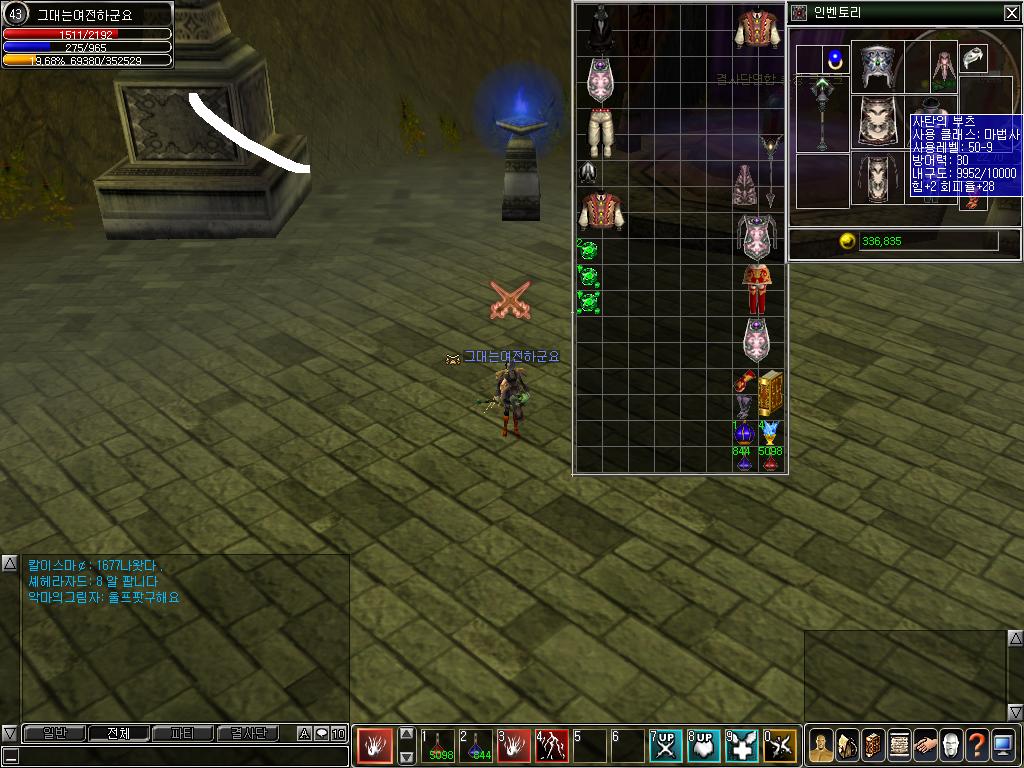Activate the armor UP buff in slot 8

(x=704, y=746)
